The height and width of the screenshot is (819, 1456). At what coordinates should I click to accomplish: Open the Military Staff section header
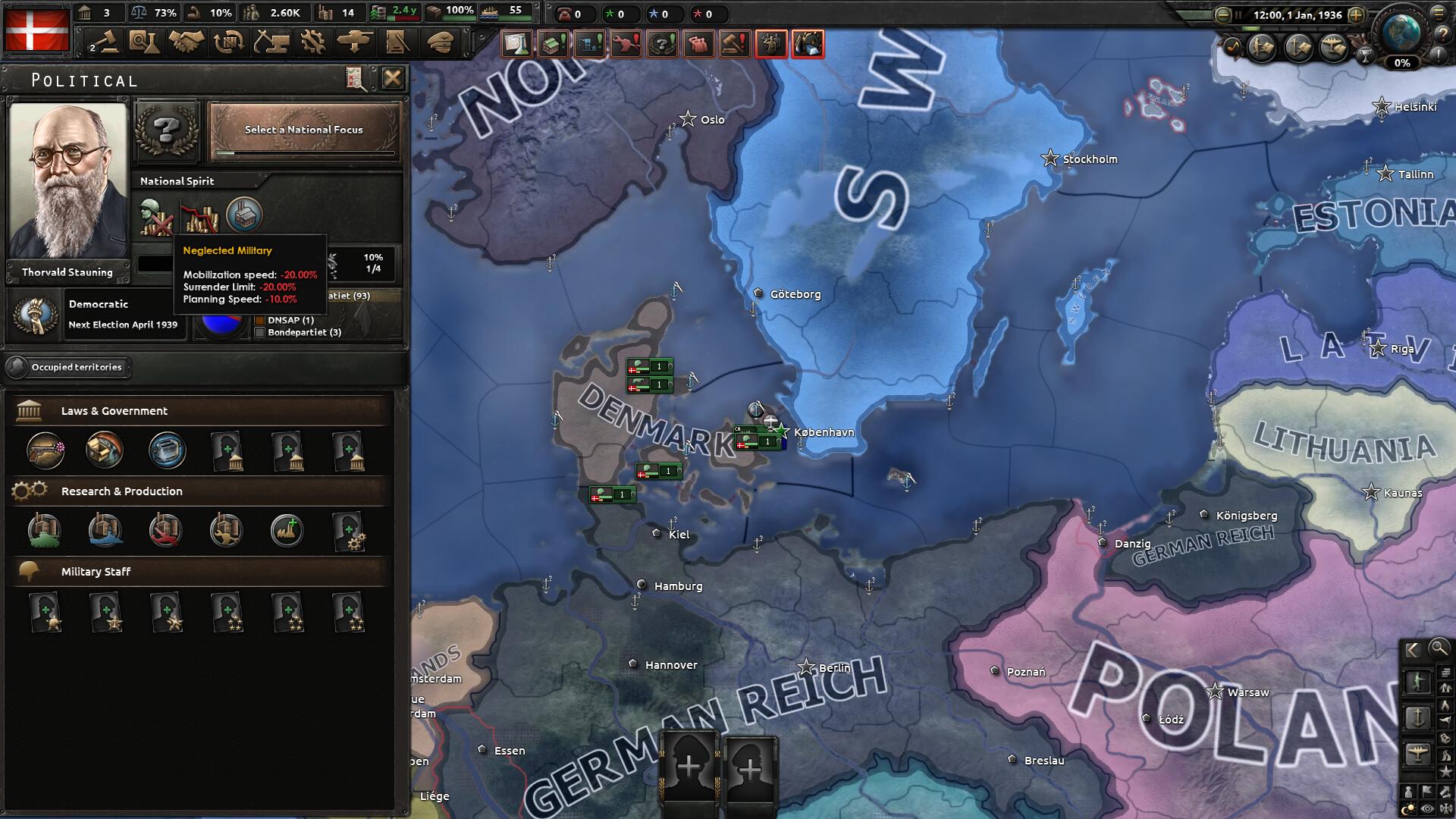95,571
